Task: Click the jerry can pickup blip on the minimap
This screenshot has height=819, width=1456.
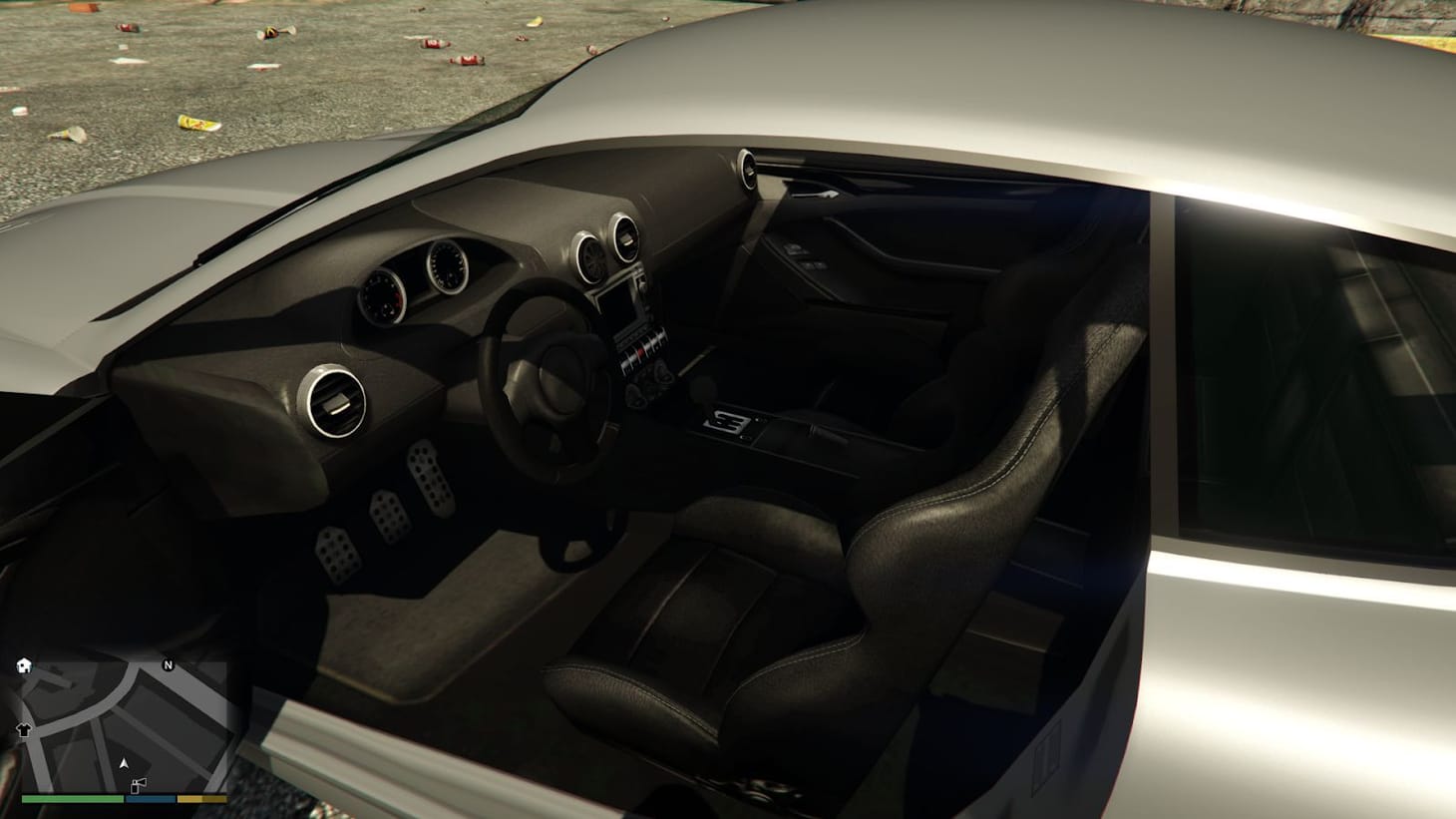Action: click(139, 785)
